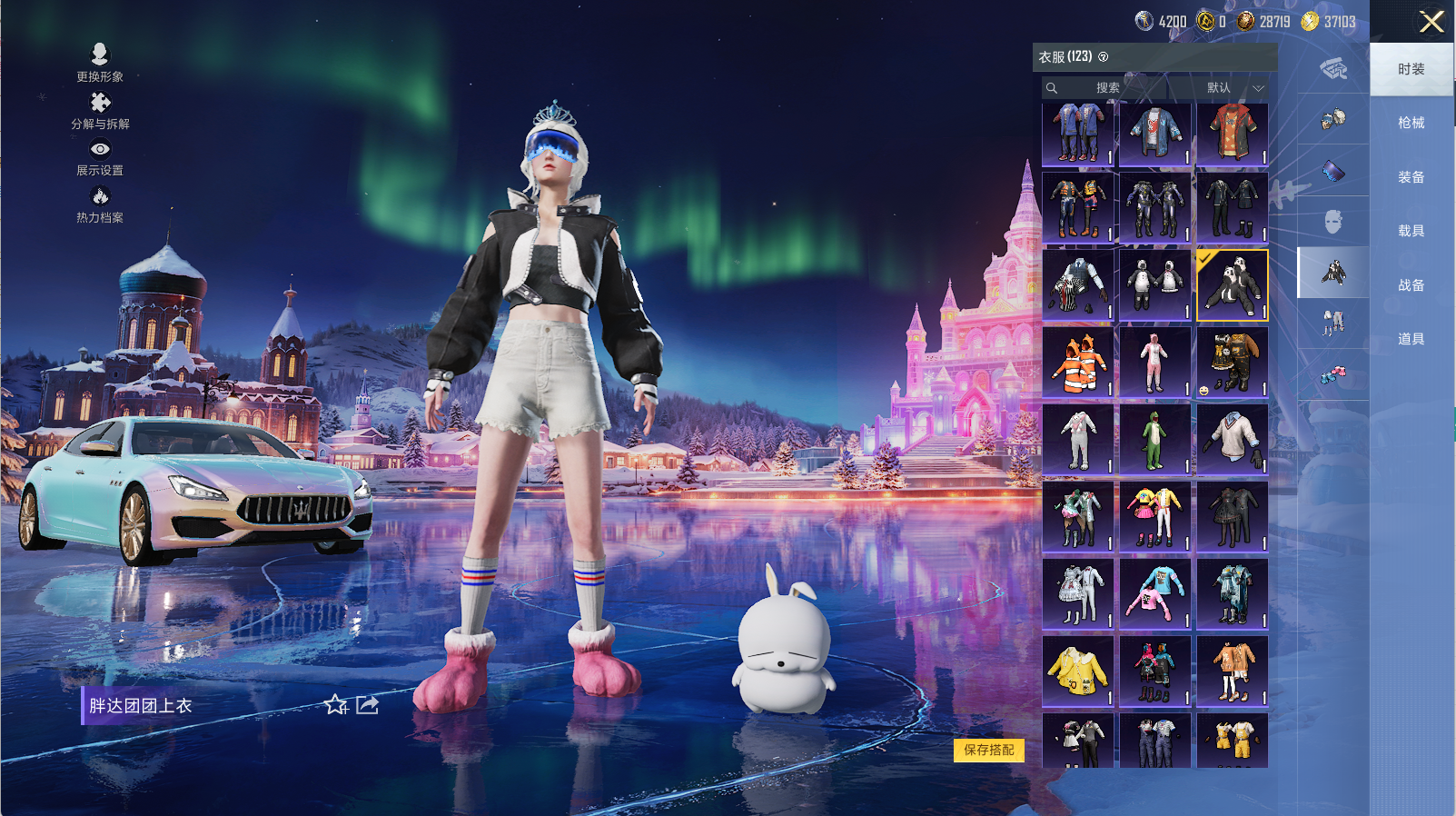The height and width of the screenshot is (816, 1456).
Task: Share the outfit using the share icon
Action: 367,705
